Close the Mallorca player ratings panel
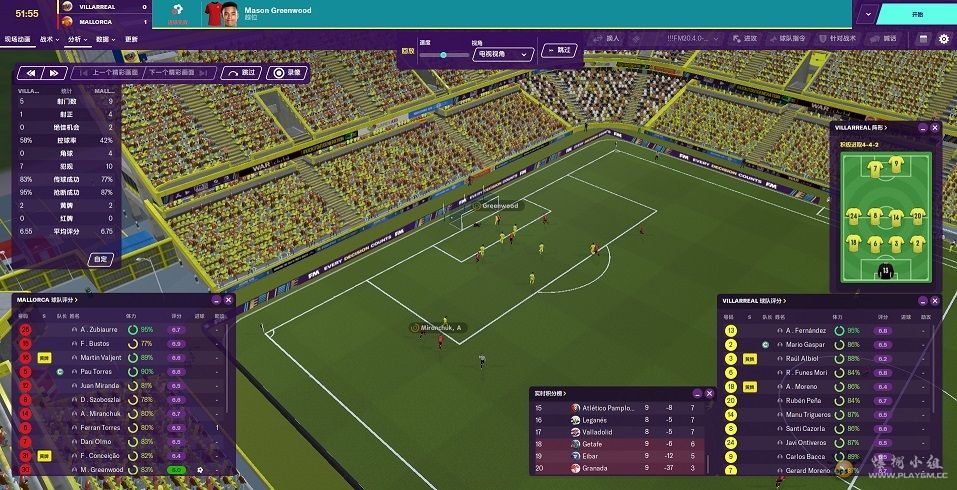The height and width of the screenshot is (490, 957). (x=228, y=300)
